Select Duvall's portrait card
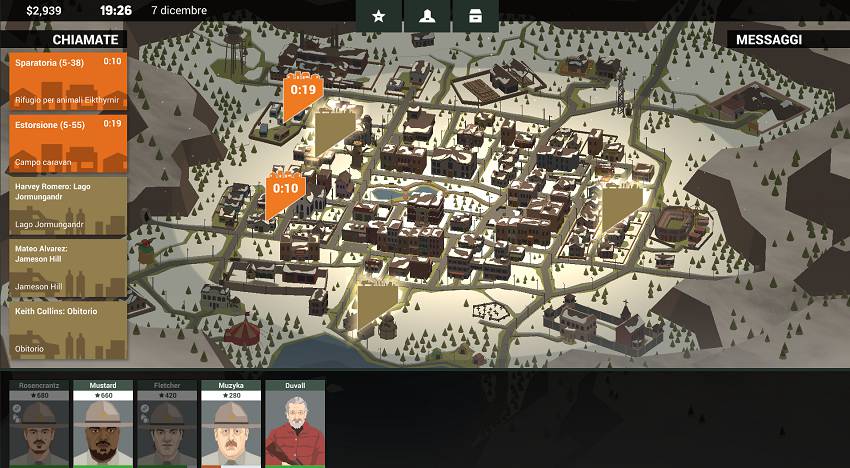The width and height of the screenshot is (850, 468). click(x=295, y=423)
